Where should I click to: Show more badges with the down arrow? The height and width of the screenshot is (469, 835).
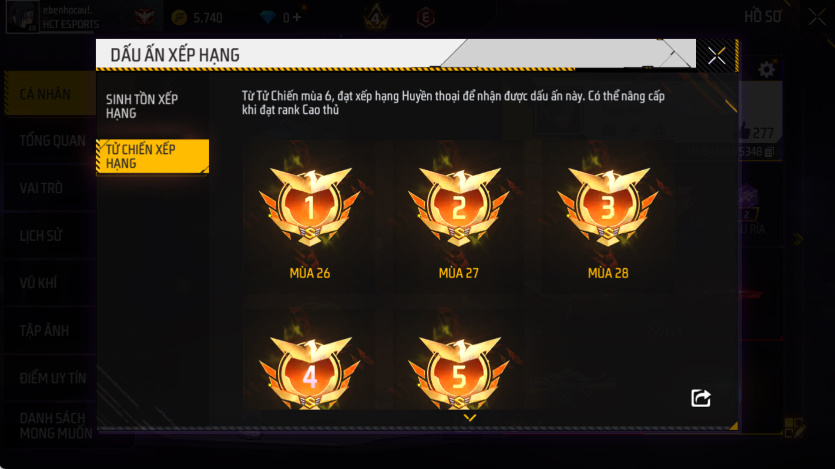point(469,418)
